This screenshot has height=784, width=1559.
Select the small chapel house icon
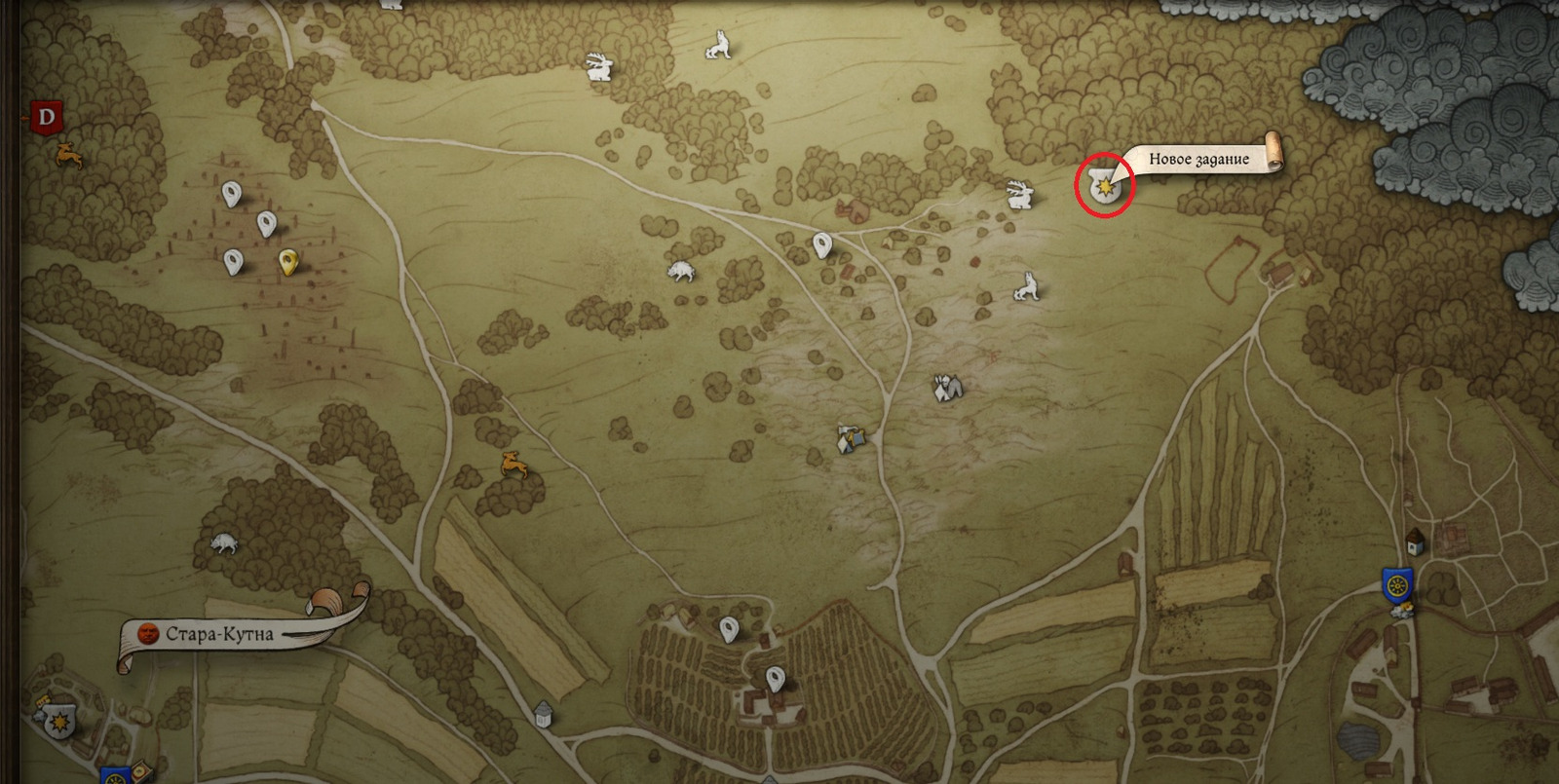1416,541
